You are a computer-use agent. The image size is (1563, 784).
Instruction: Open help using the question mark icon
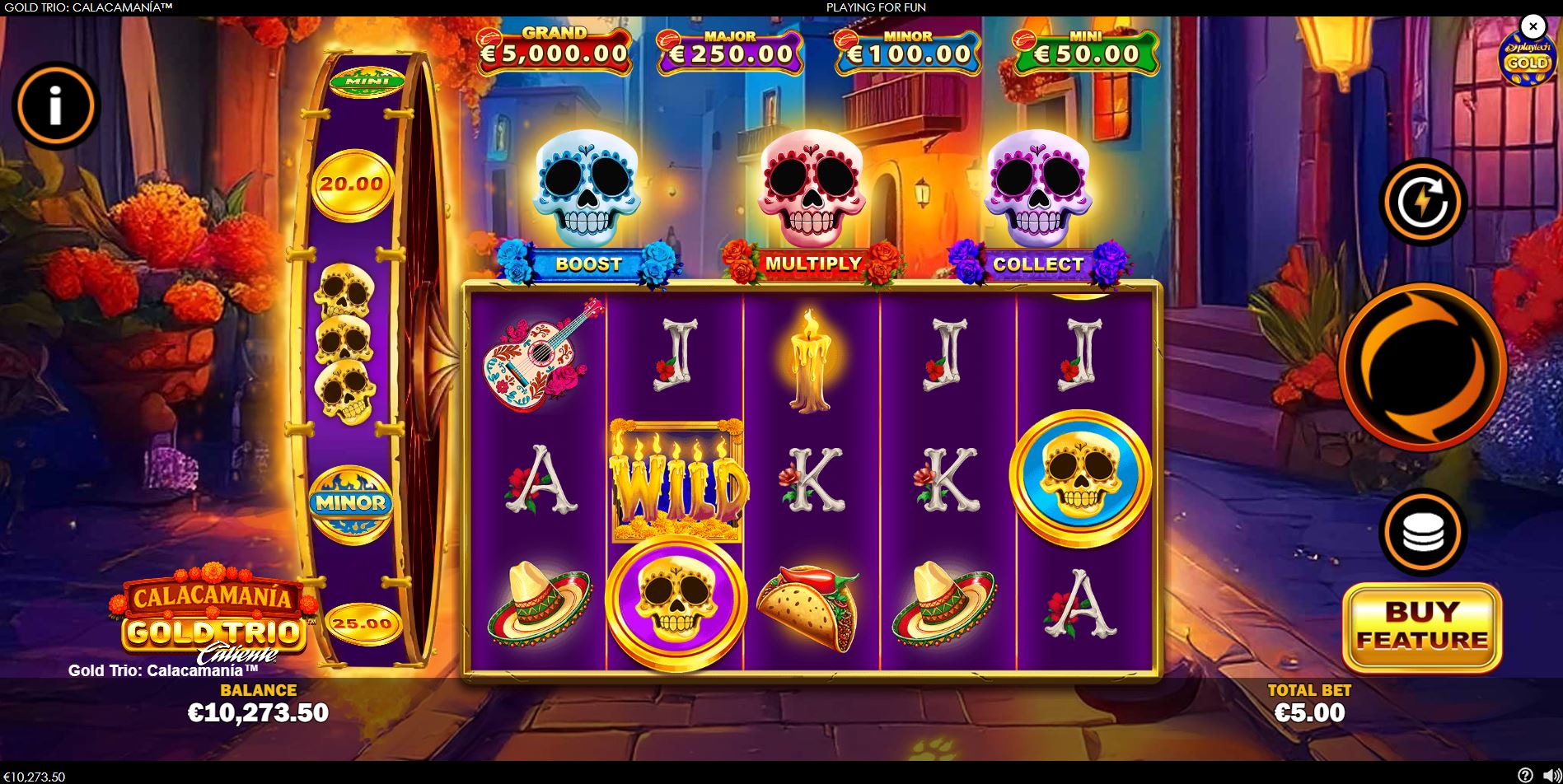pos(1526,775)
